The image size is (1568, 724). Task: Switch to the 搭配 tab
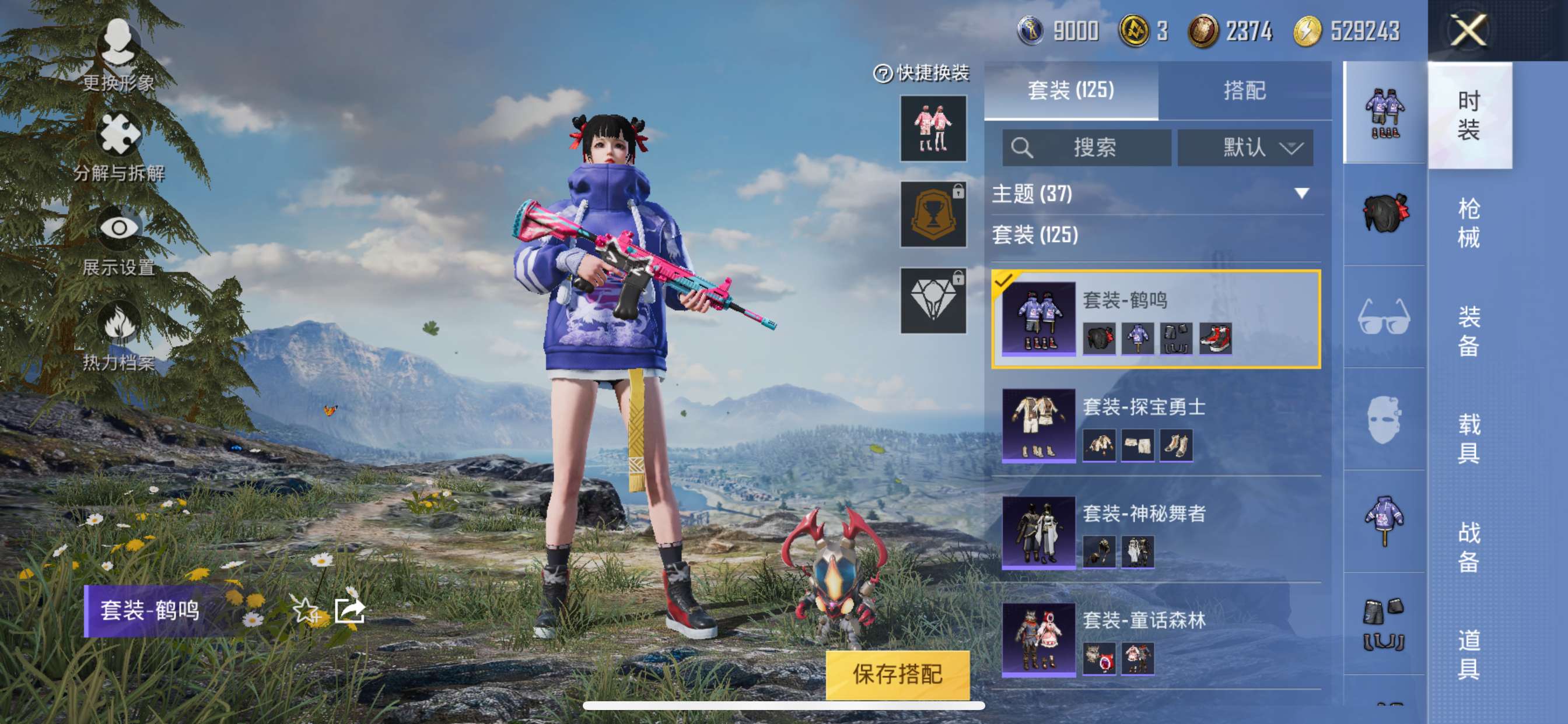click(x=1244, y=91)
